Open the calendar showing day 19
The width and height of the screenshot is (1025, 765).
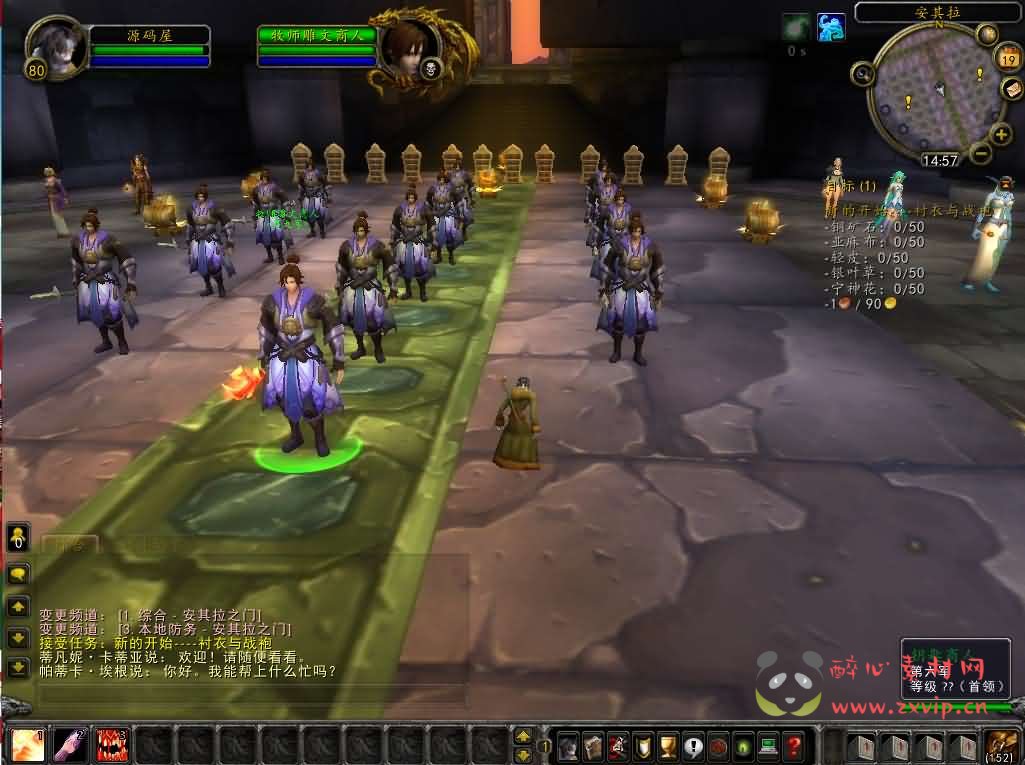[x=1007, y=60]
